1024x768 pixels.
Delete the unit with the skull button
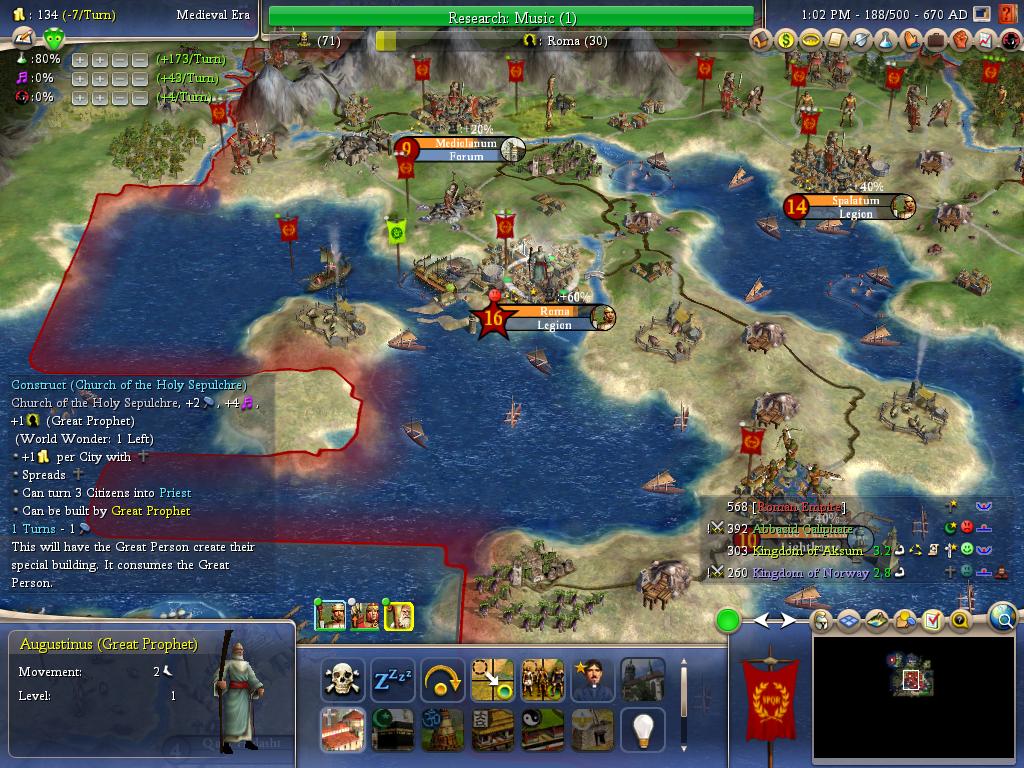[x=342, y=680]
